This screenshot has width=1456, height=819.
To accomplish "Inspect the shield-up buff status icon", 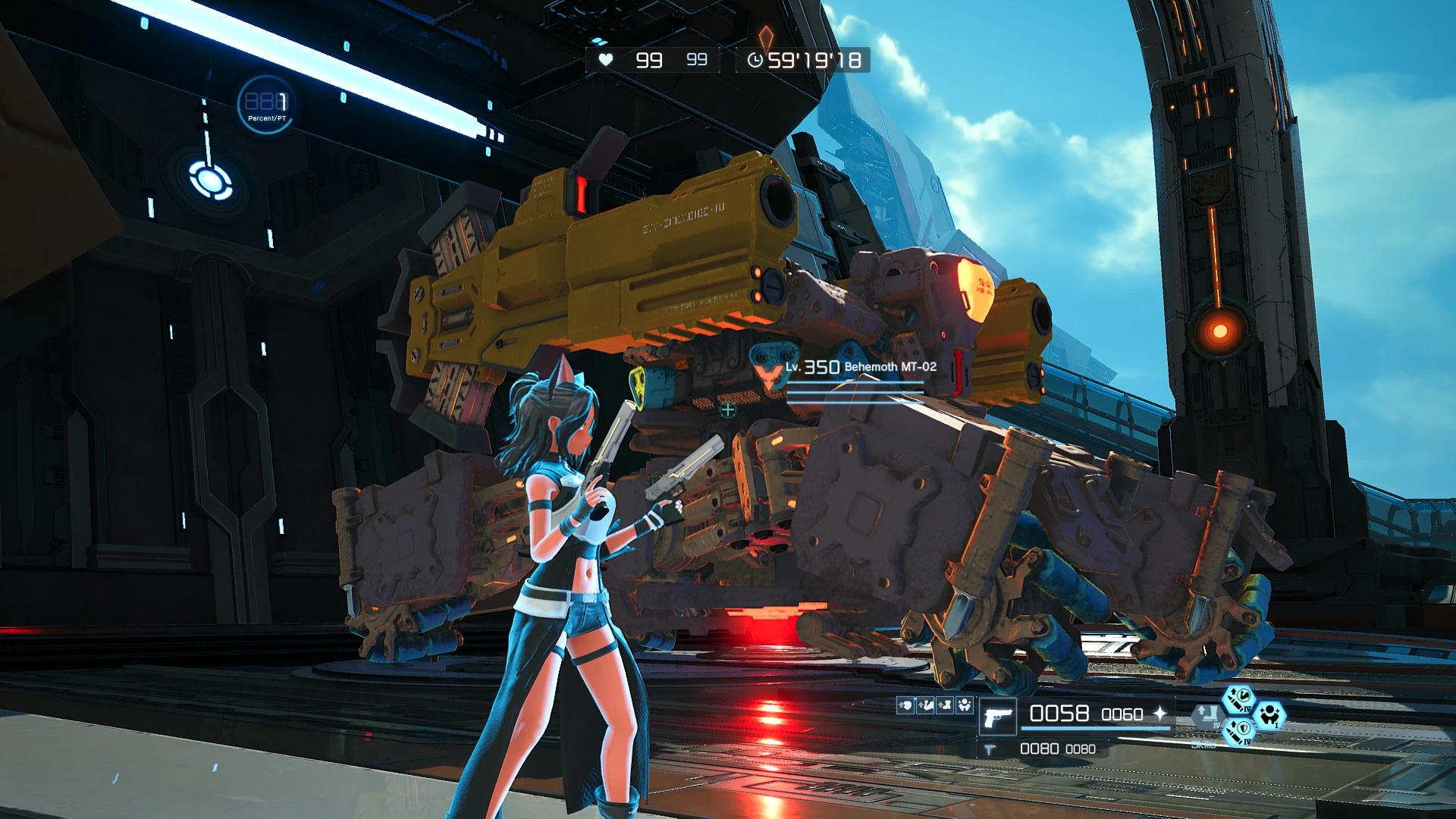I will tap(905, 704).
